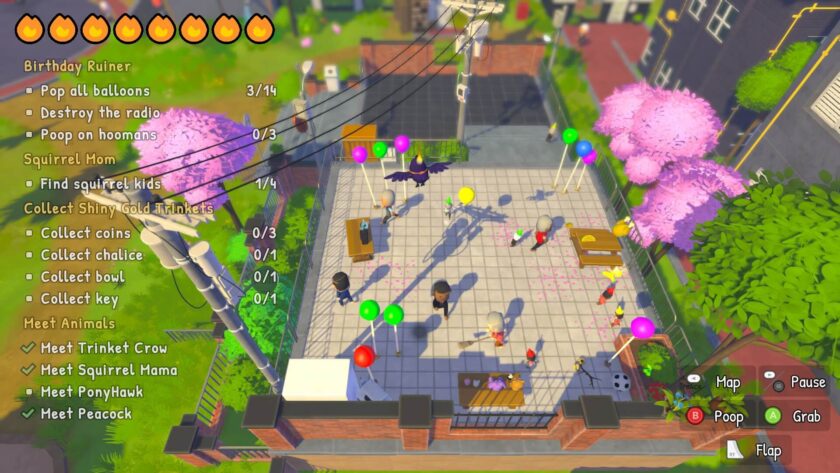Open the Collect Shiny Gold Trinkets quest
The width and height of the screenshot is (840, 473).
118,208
